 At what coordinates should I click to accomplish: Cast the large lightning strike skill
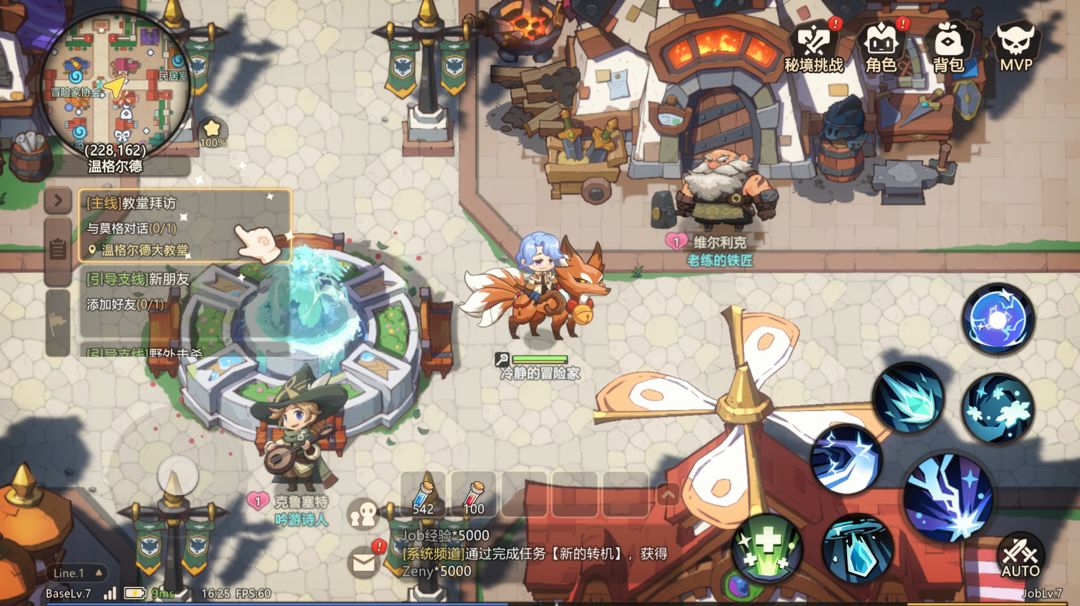pyautogui.click(x=947, y=495)
